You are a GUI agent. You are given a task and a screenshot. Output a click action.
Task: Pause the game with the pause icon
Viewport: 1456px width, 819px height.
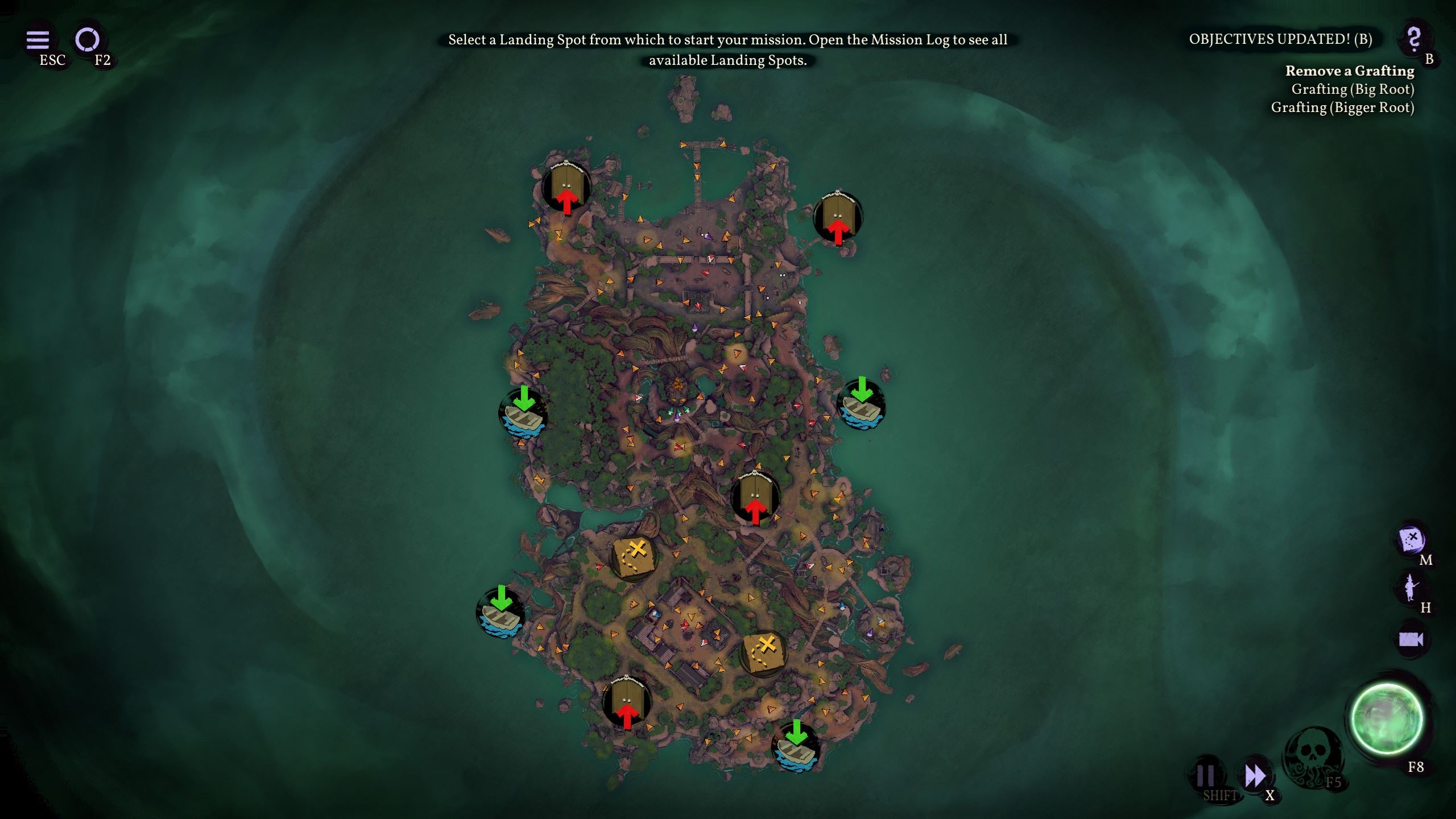tap(1206, 772)
